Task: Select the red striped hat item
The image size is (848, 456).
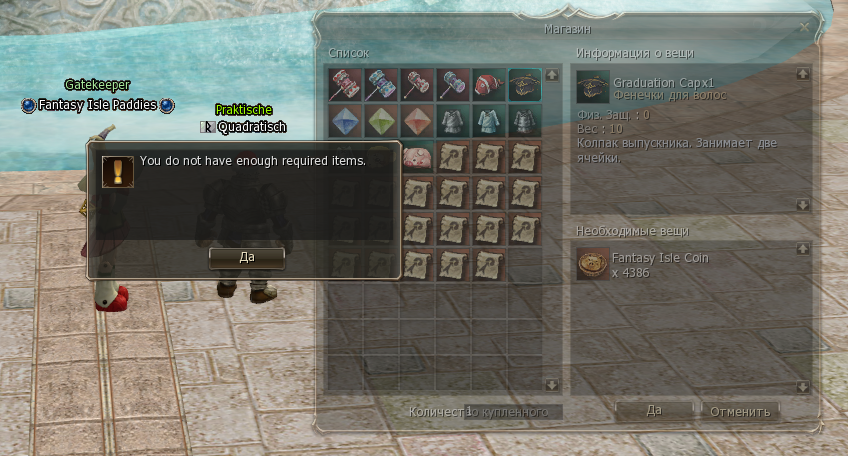Action: 489,84
